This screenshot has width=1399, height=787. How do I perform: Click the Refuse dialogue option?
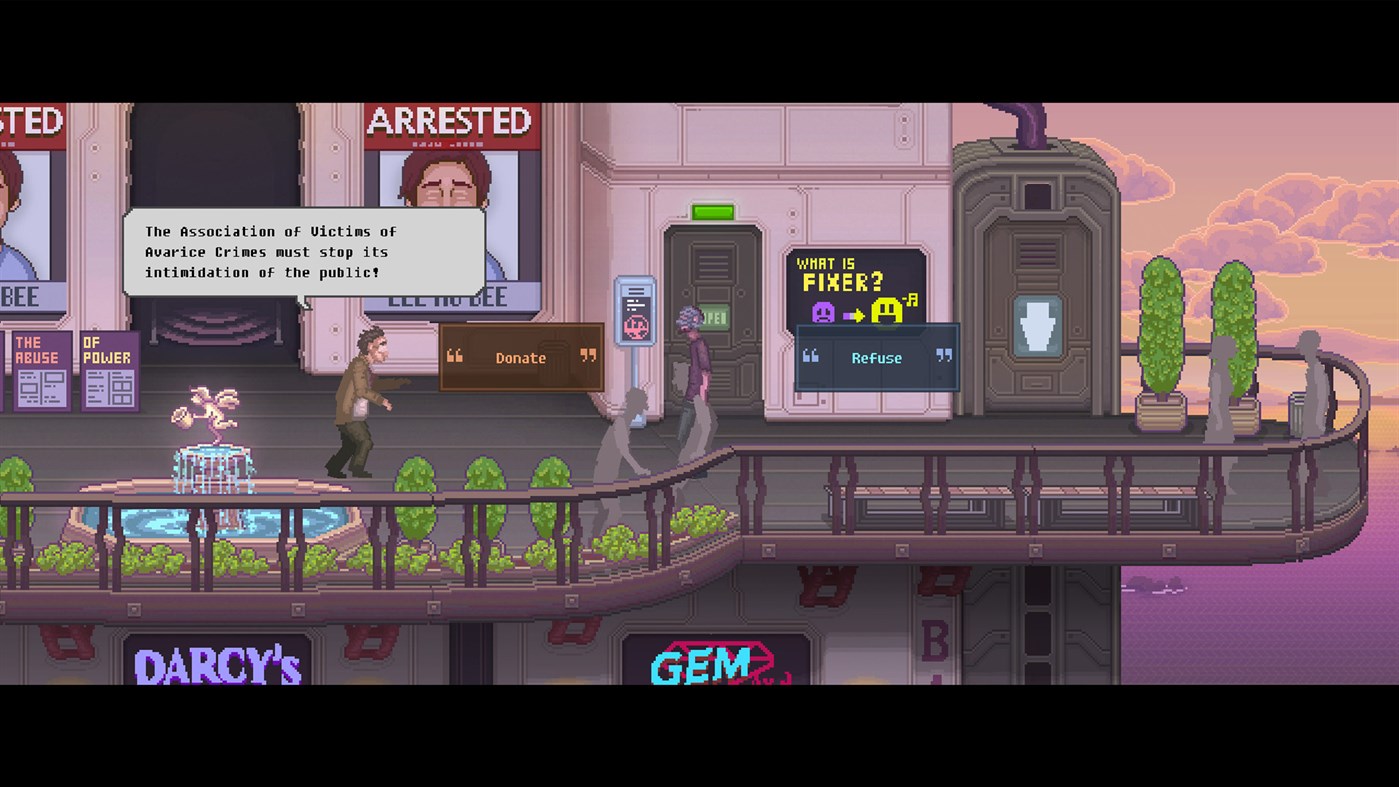876,357
